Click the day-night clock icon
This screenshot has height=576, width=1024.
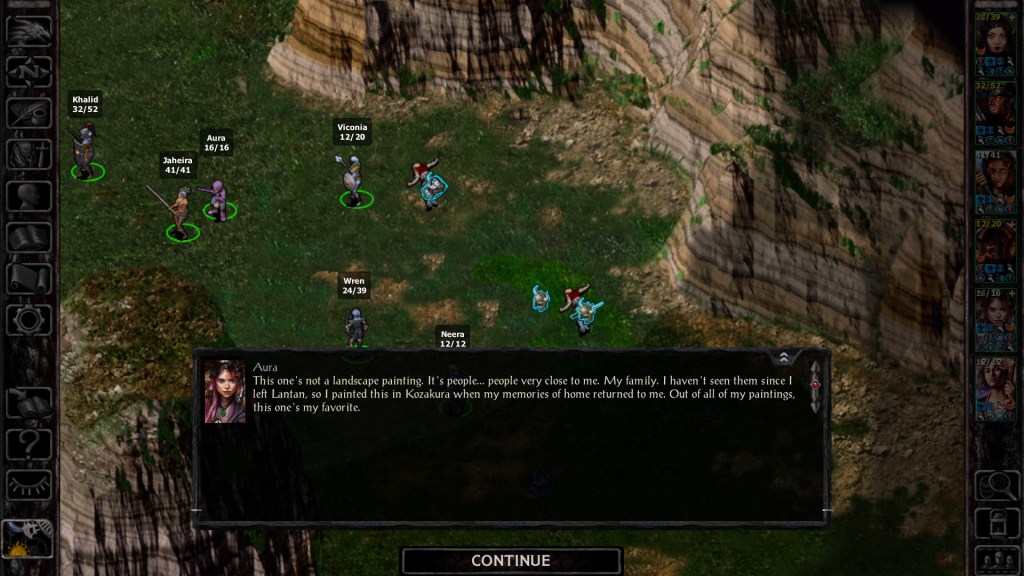pos(27,540)
